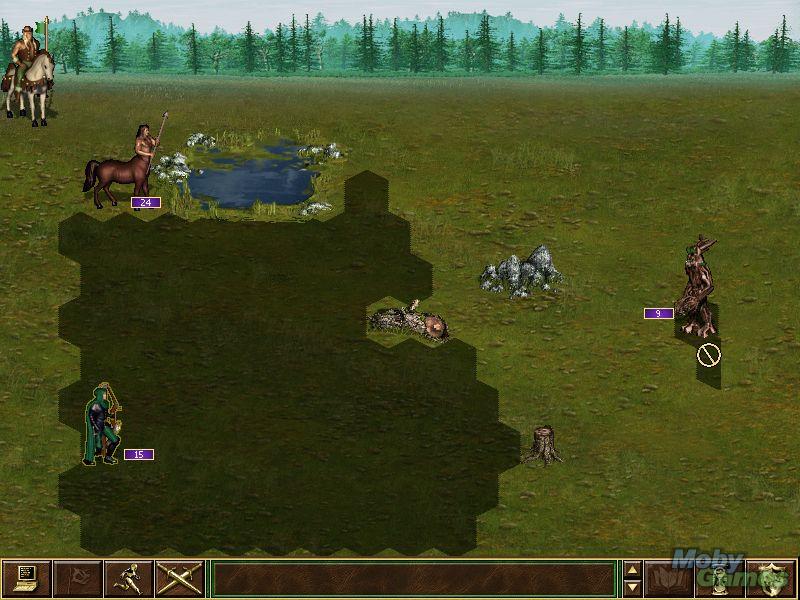Retreat using the running man button
Viewport: 800px width, 600px height.
pyautogui.click(x=128, y=579)
